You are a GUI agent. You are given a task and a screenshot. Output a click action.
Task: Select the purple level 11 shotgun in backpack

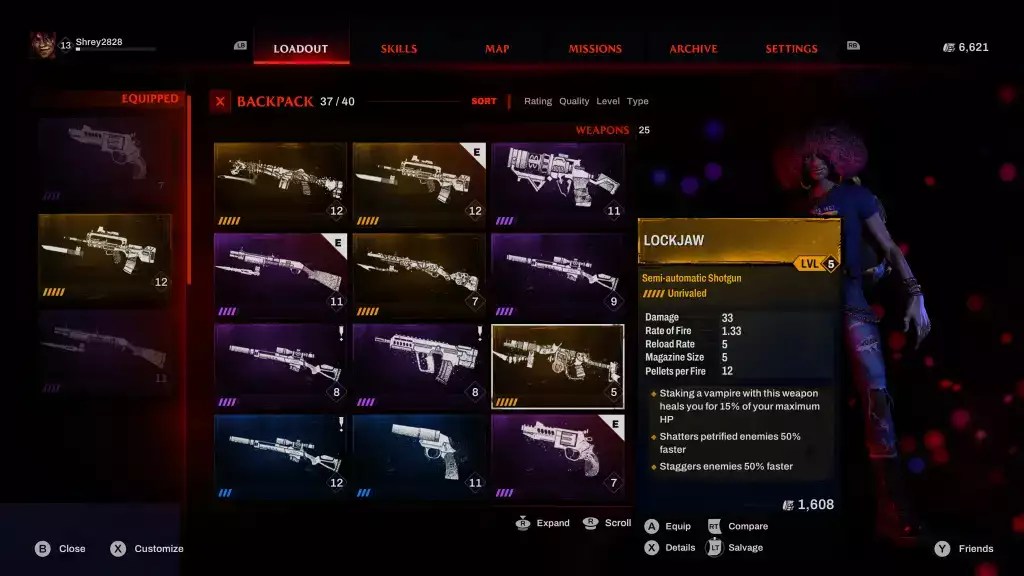click(x=280, y=275)
